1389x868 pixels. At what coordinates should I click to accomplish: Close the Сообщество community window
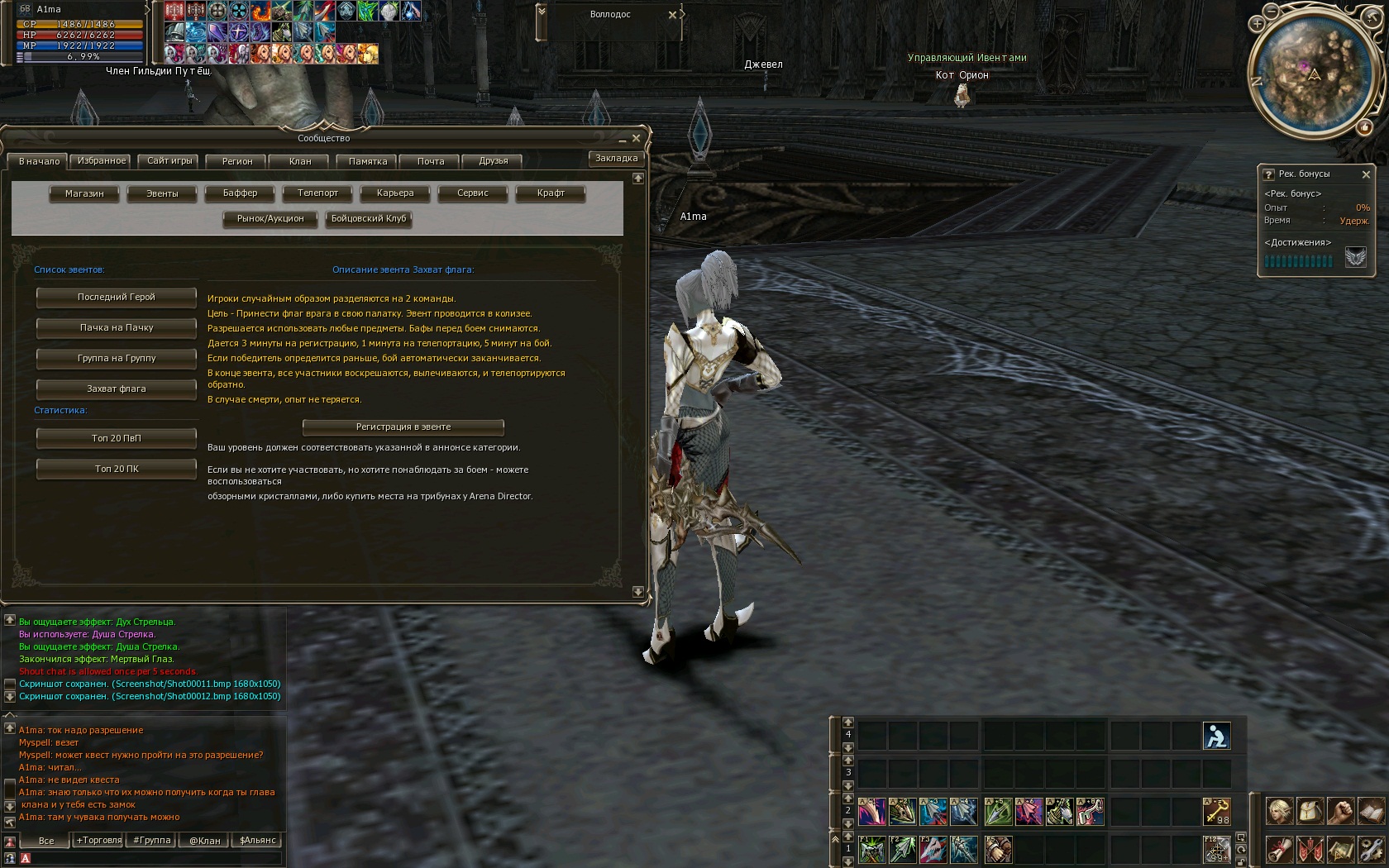[x=636, y=138]
